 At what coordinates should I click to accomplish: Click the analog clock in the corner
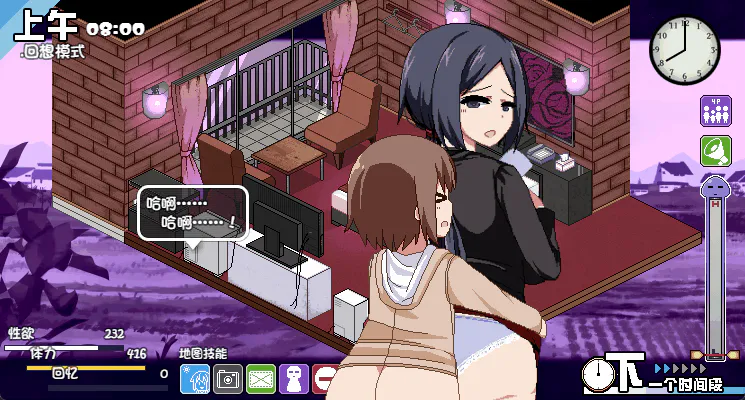(685, 46)
